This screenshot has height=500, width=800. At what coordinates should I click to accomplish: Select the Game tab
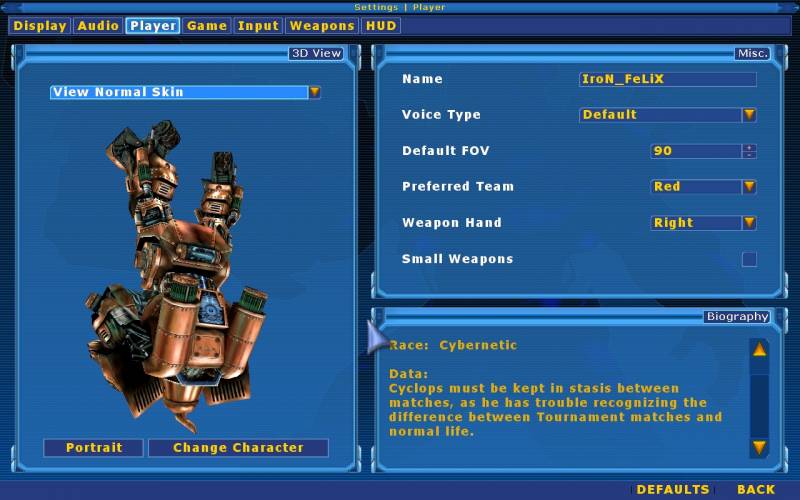207,26
